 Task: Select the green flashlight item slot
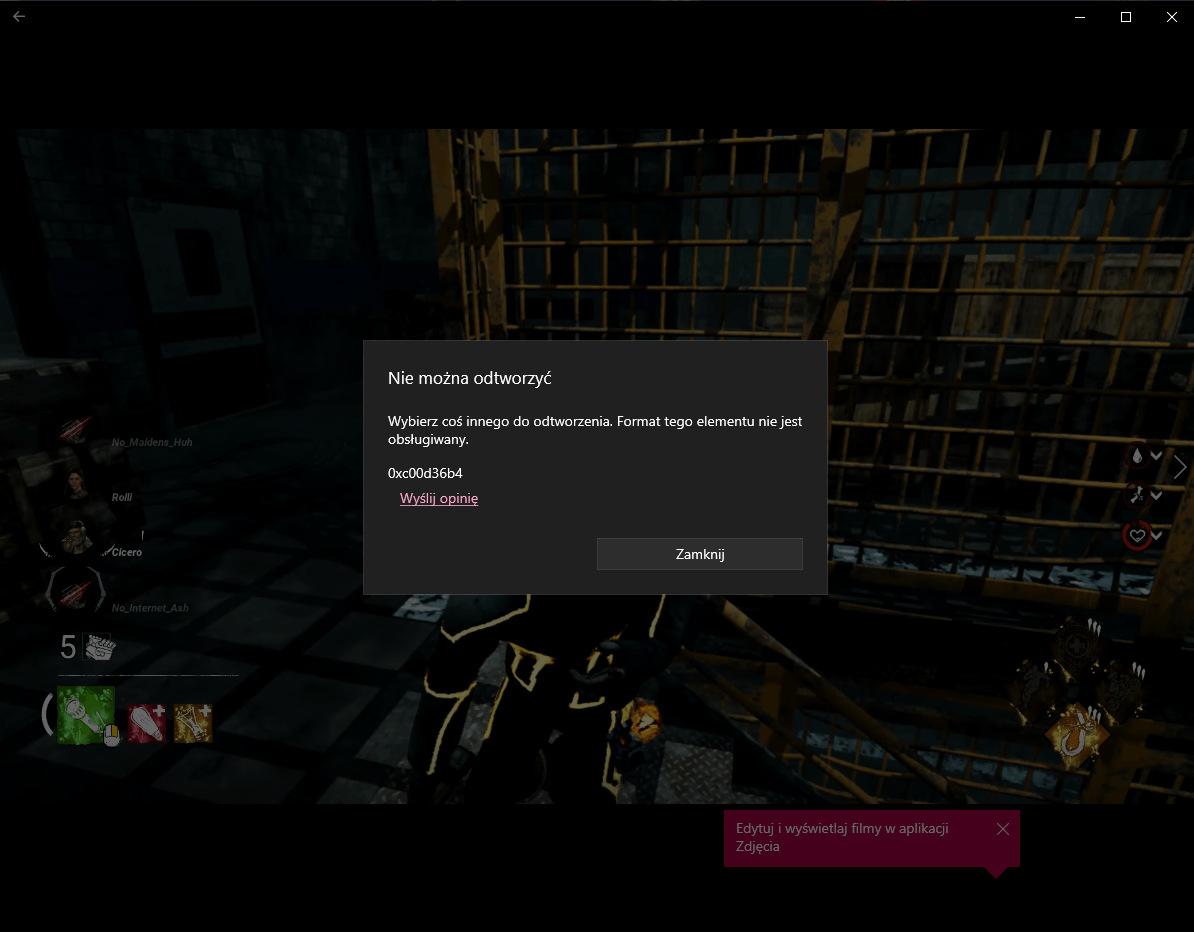(86, 715)
